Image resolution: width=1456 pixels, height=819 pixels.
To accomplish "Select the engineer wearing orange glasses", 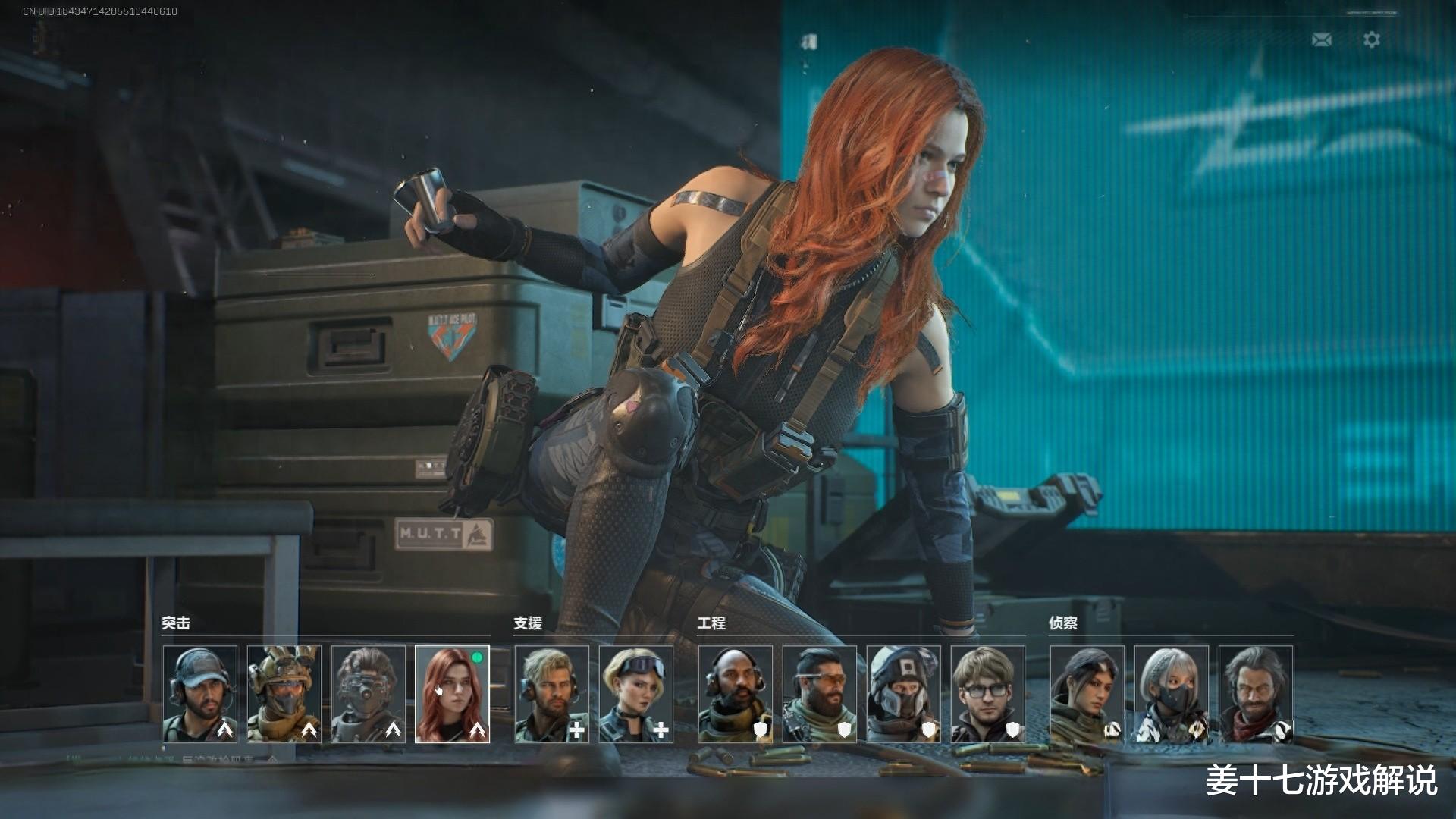I will click(820, 694).
